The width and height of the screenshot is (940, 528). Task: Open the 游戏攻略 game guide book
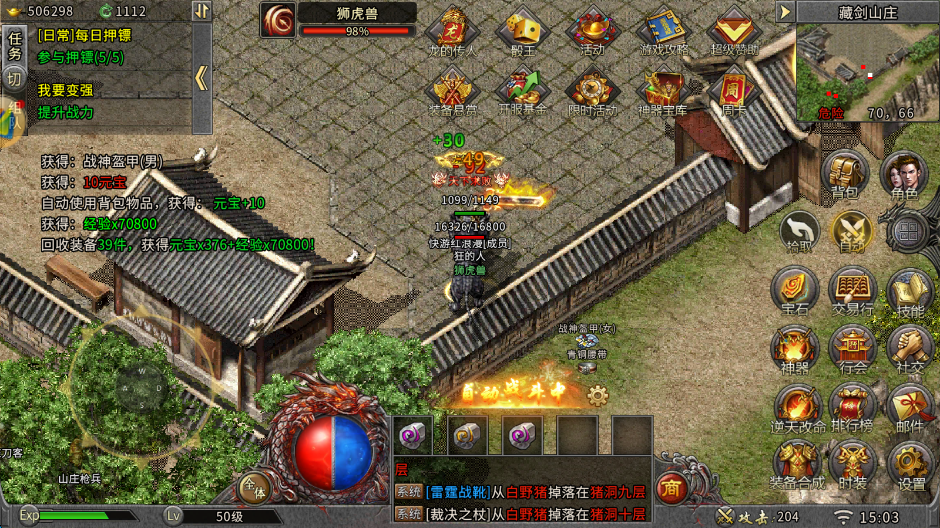pyautogui.click(x=662, y=32)
